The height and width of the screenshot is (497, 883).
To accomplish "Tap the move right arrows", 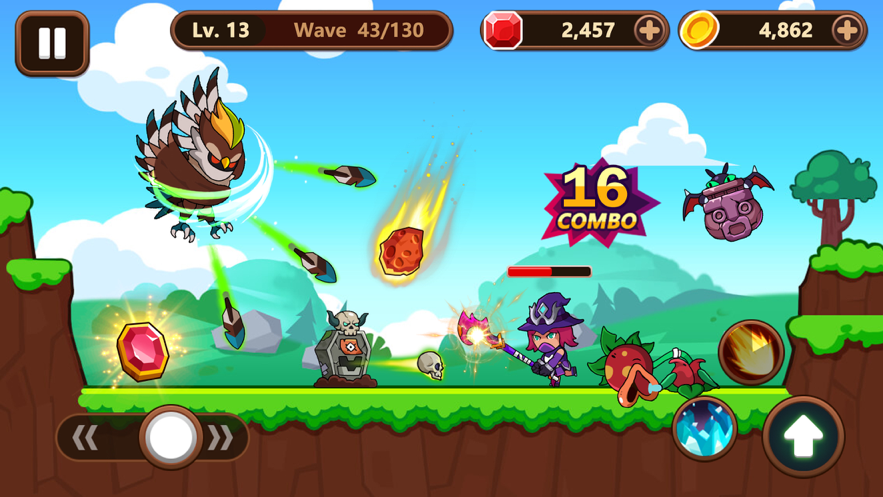I will tap(220, 437).
